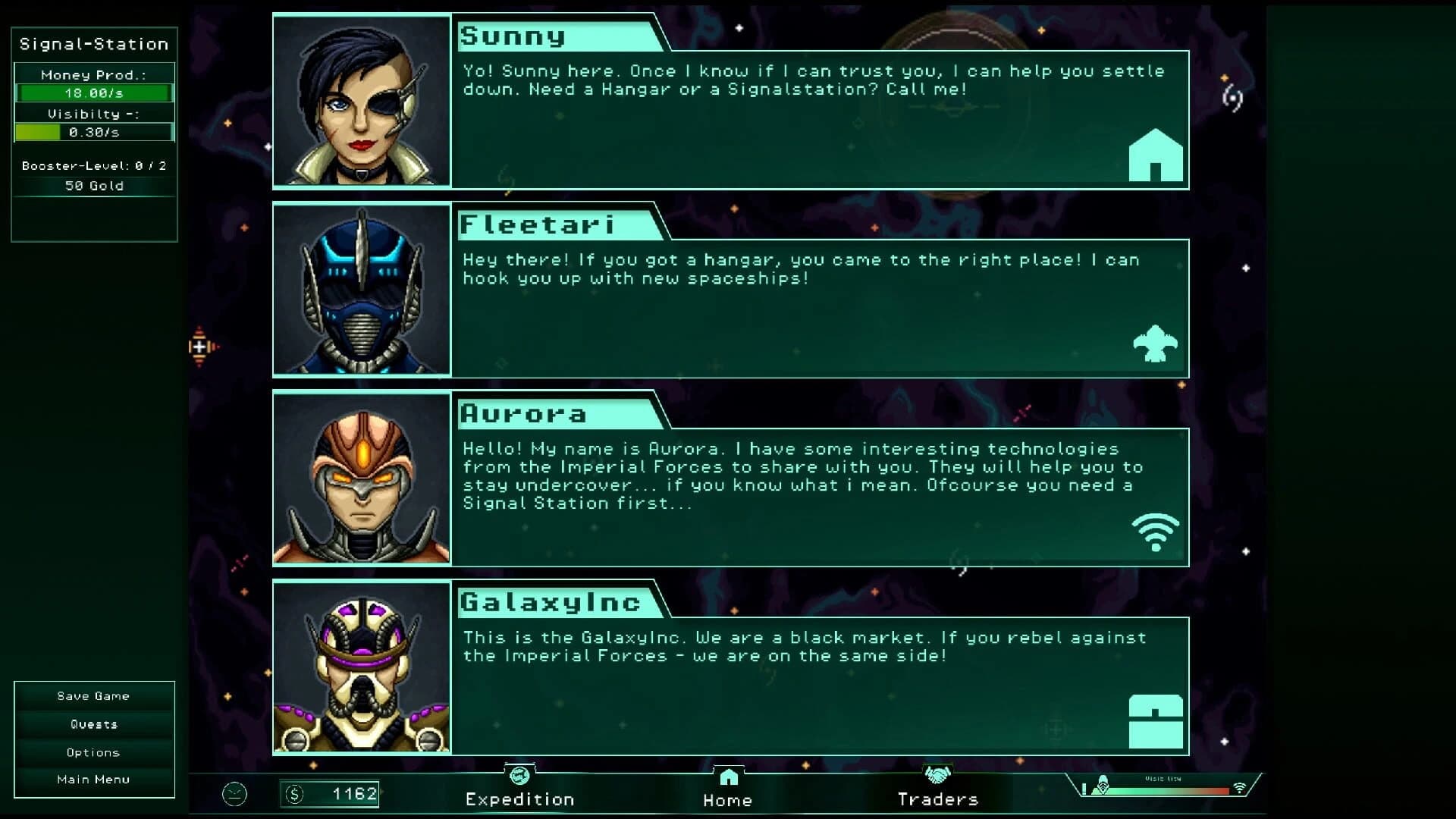Click the Save Game button
This screenshot has width=1456, height=819.
click(x=93, y=695)
